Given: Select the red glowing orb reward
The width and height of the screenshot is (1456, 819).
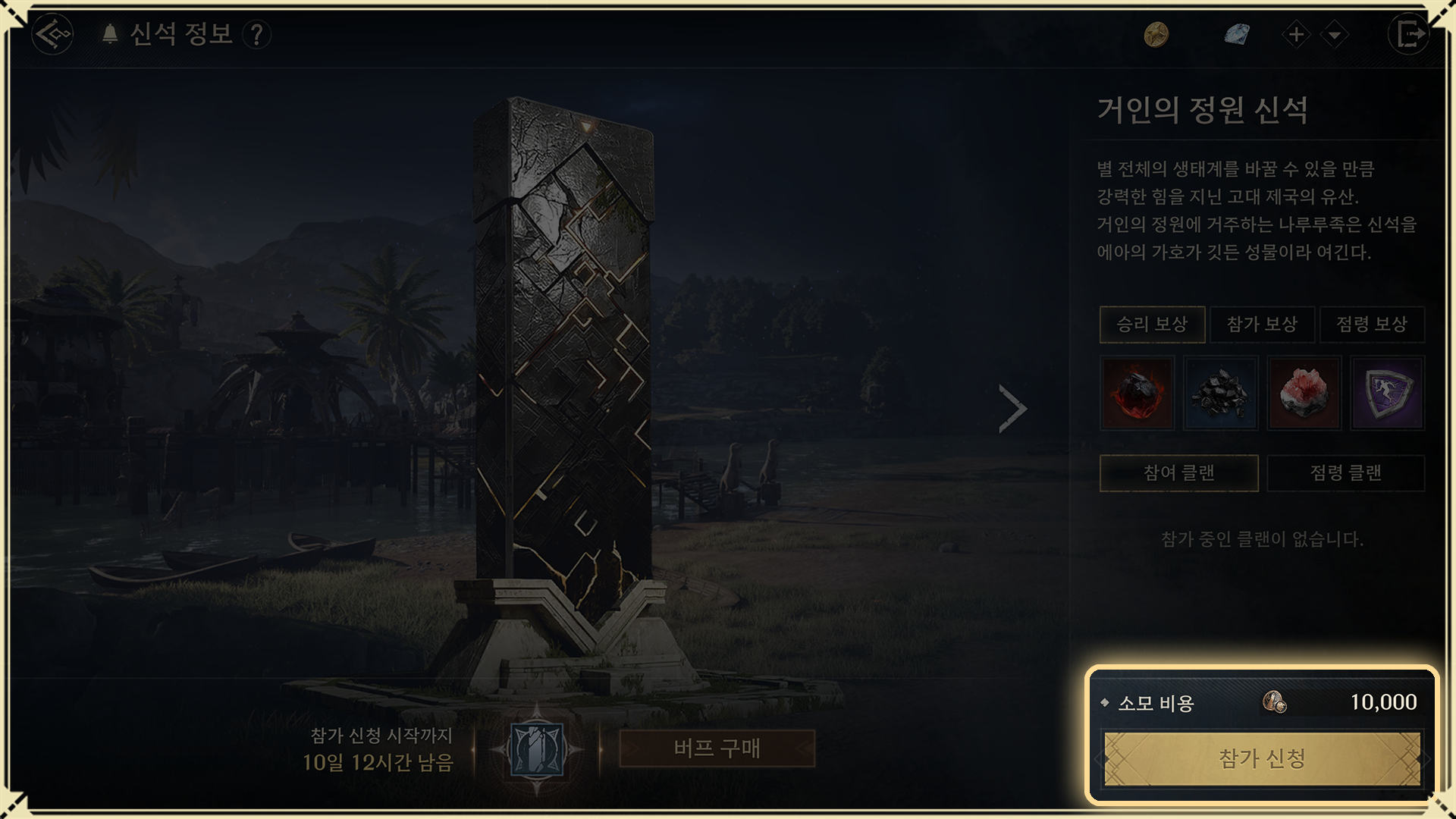Looking at the screenshot, I should (1137, 394).
